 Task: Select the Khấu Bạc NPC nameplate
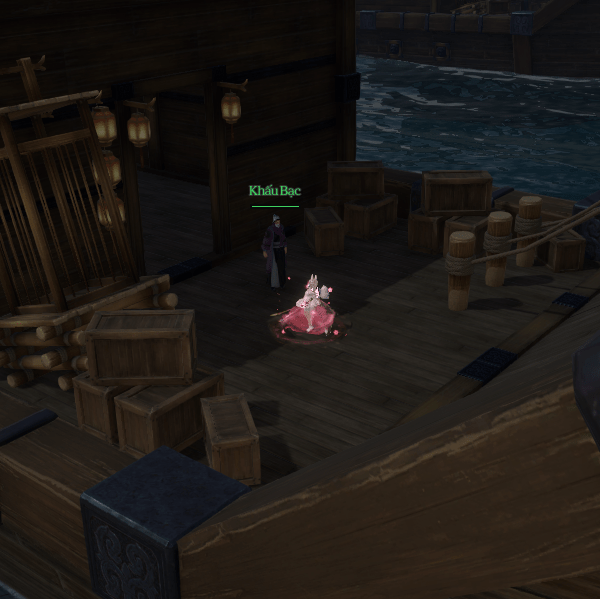coord(275,191)
